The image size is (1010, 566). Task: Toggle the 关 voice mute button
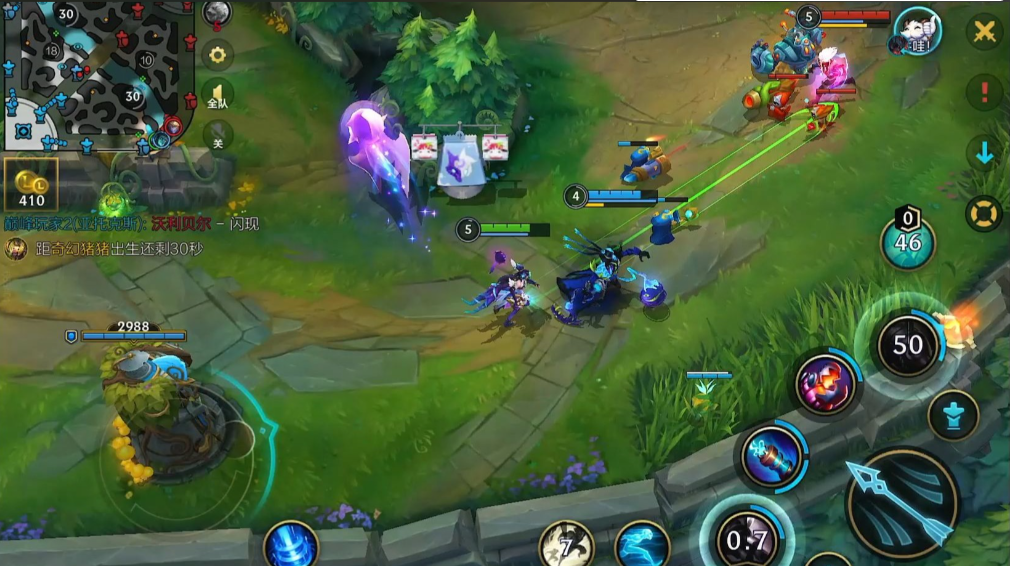tap(217, 135)
